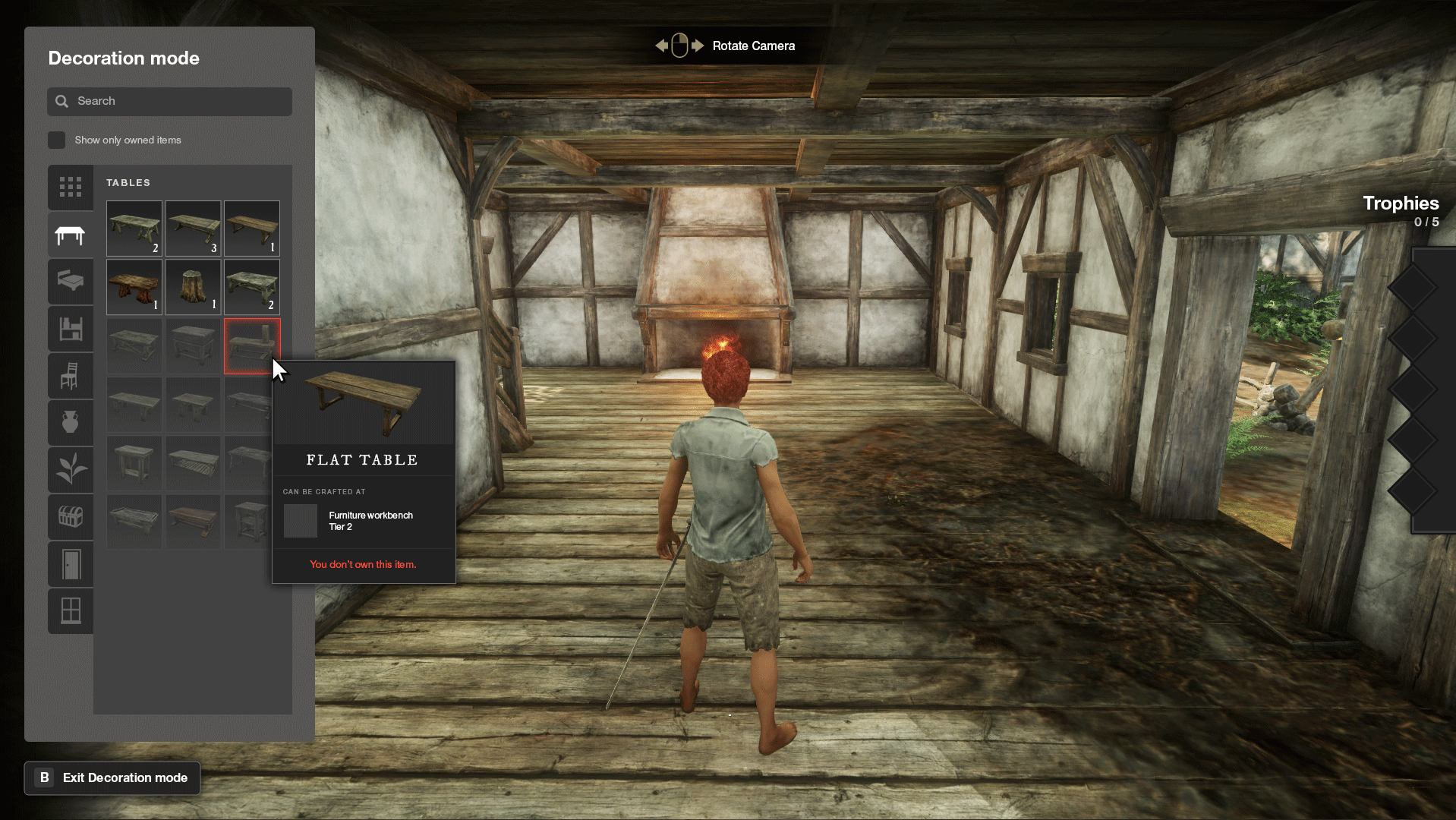The image size is (1456, 820).
Task: Show the plants category tab
Action: point(71,469)
